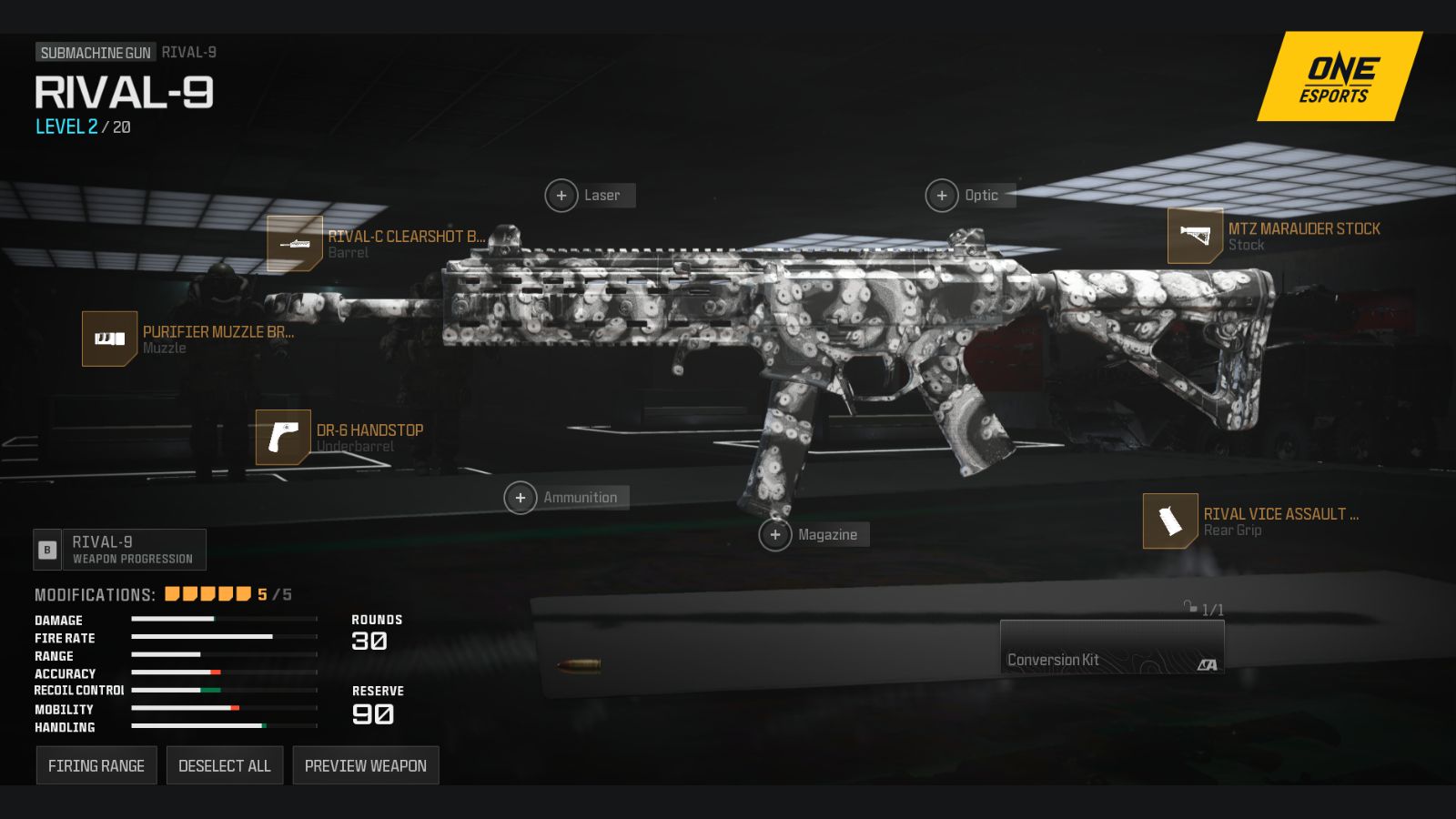Expand the Laser slot plus control
The image size is (1456, 819).
point(561,195)
